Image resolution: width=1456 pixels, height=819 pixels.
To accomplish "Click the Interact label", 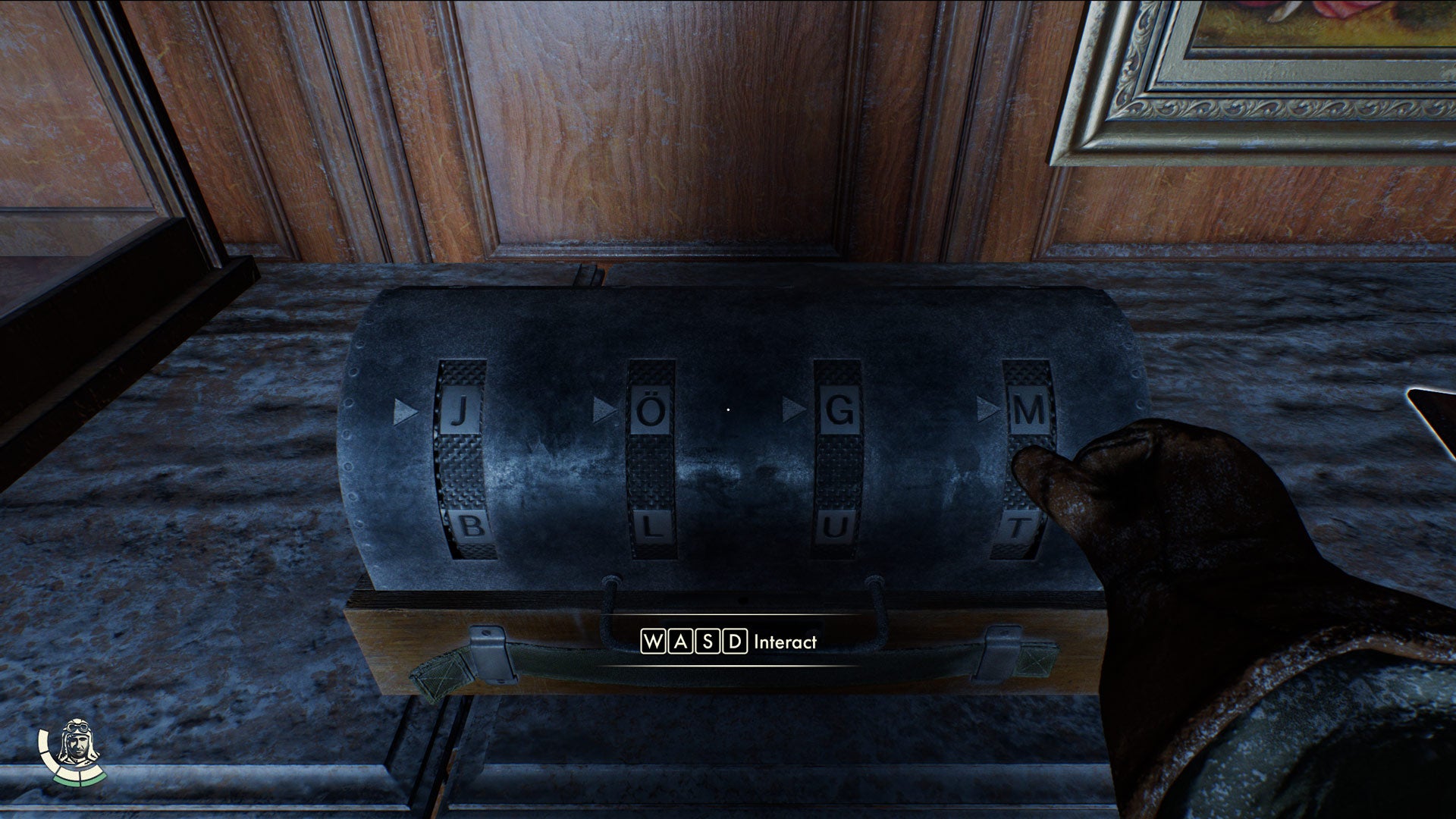I will [x=783, y=642].
